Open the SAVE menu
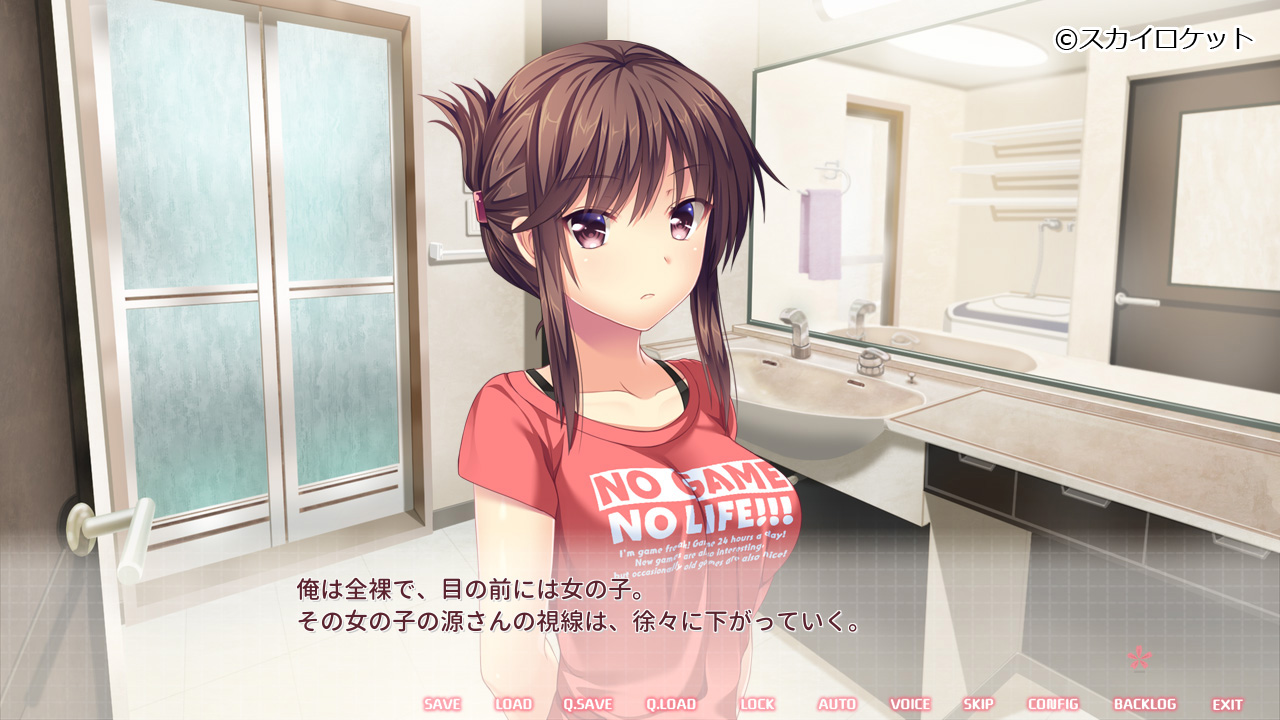The image size is (1280, 720). click(442, 704)
